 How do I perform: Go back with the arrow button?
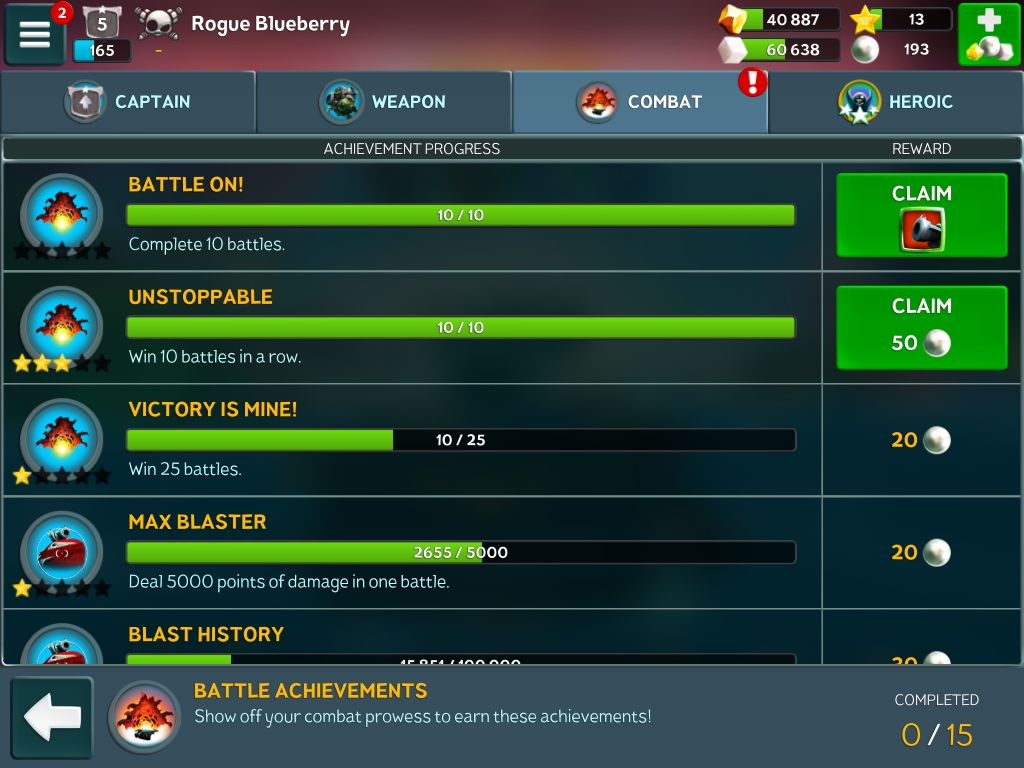[x=52, y=717]
